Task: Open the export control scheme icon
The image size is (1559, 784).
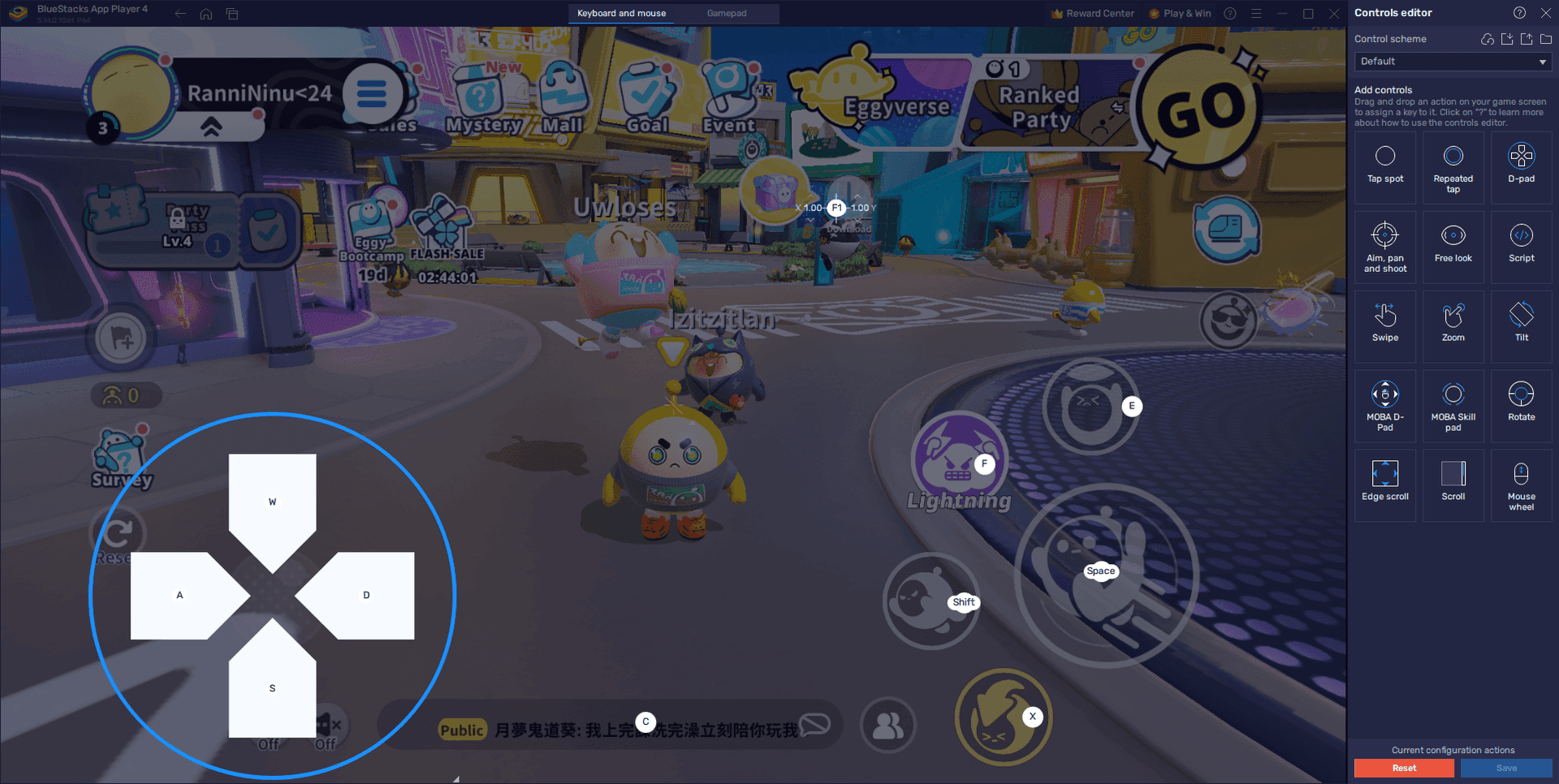Action: (x=1526, y=38)
